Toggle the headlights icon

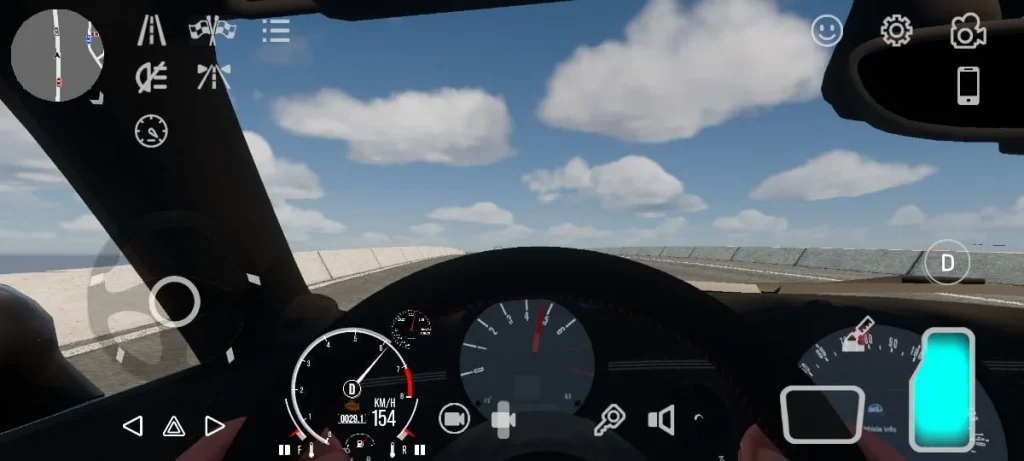coord(152,77)
